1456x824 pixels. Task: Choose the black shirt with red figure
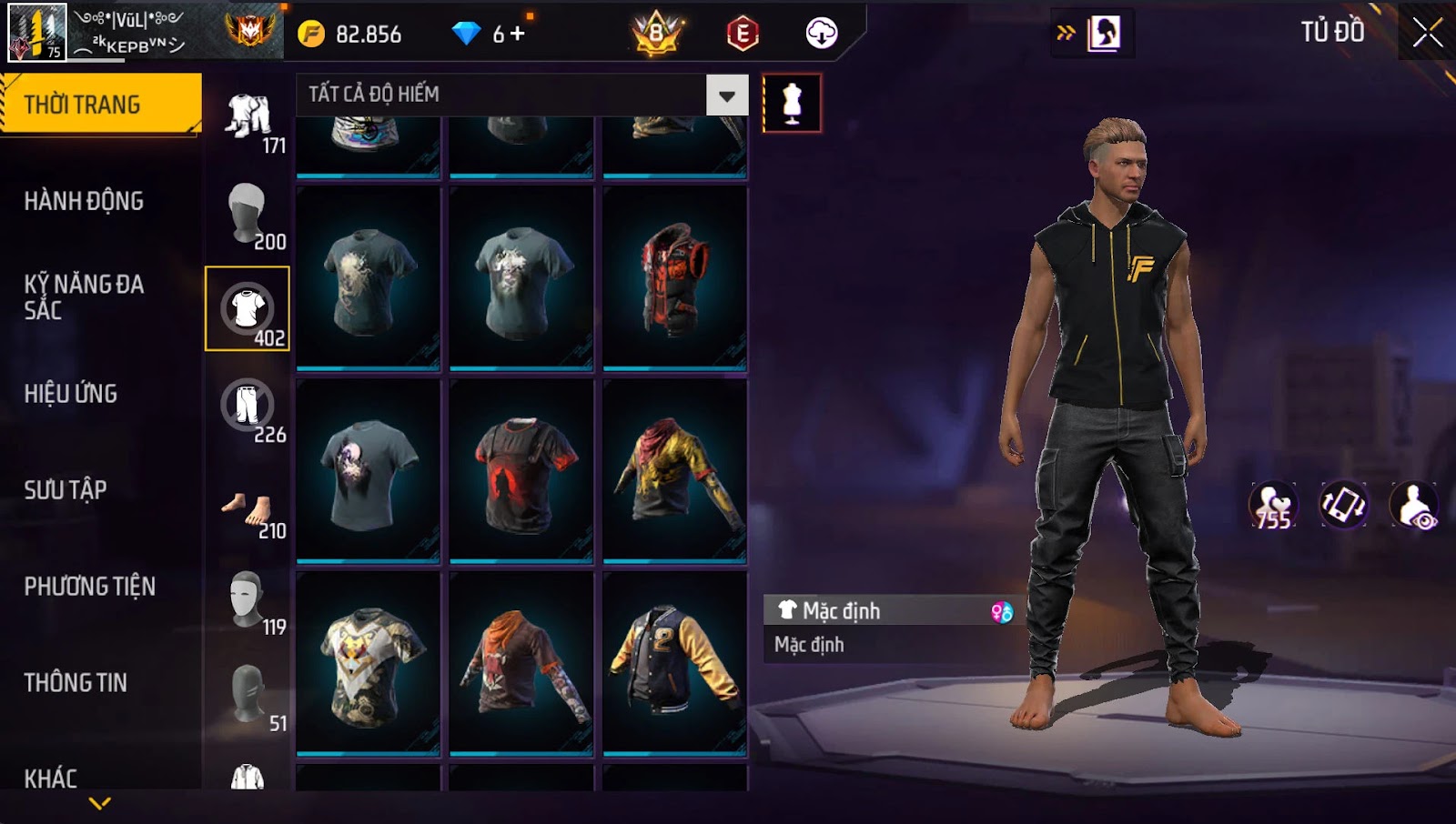point(521,471)
